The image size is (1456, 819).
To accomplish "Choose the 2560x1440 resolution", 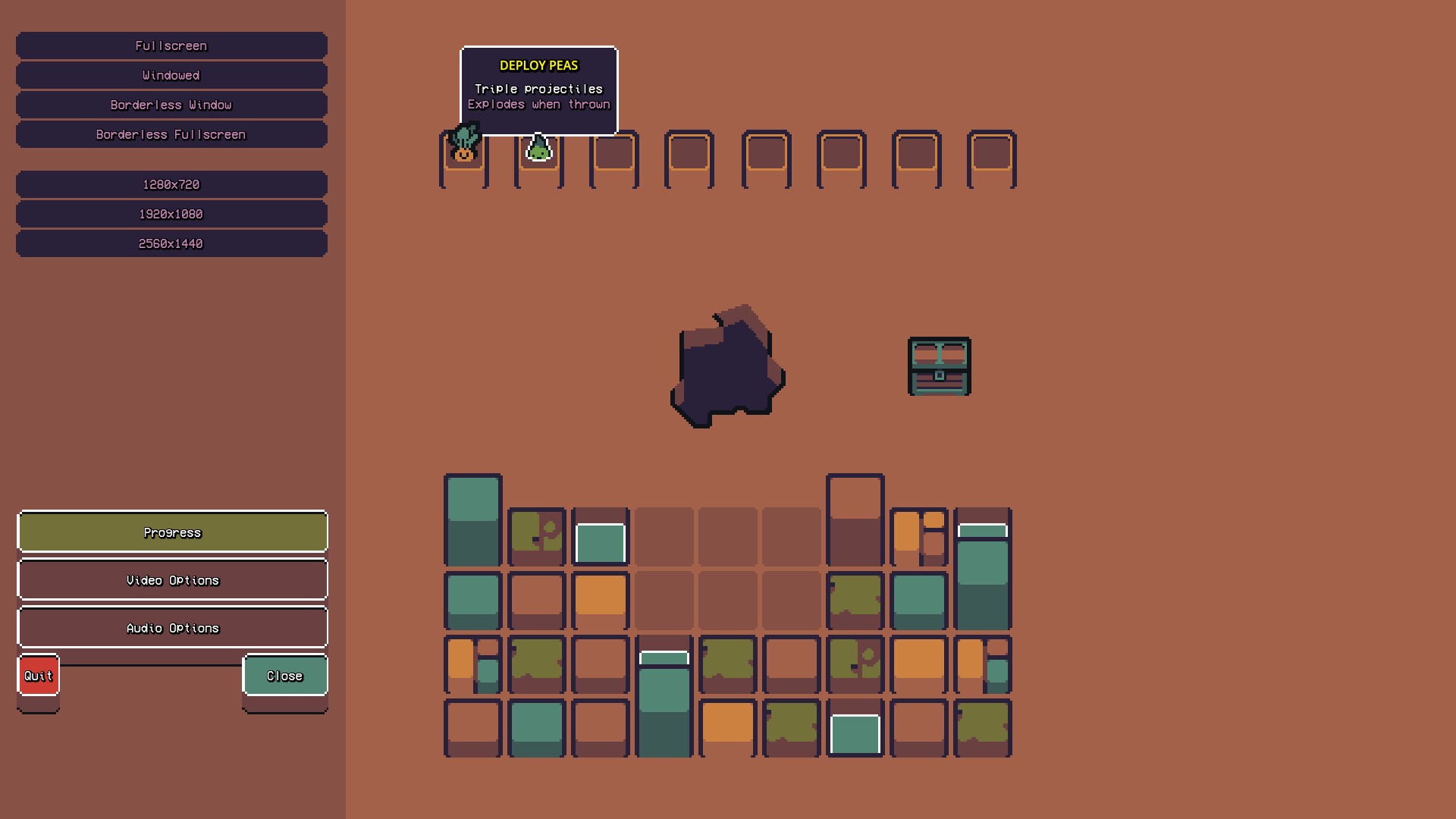I will pos(171,243).
